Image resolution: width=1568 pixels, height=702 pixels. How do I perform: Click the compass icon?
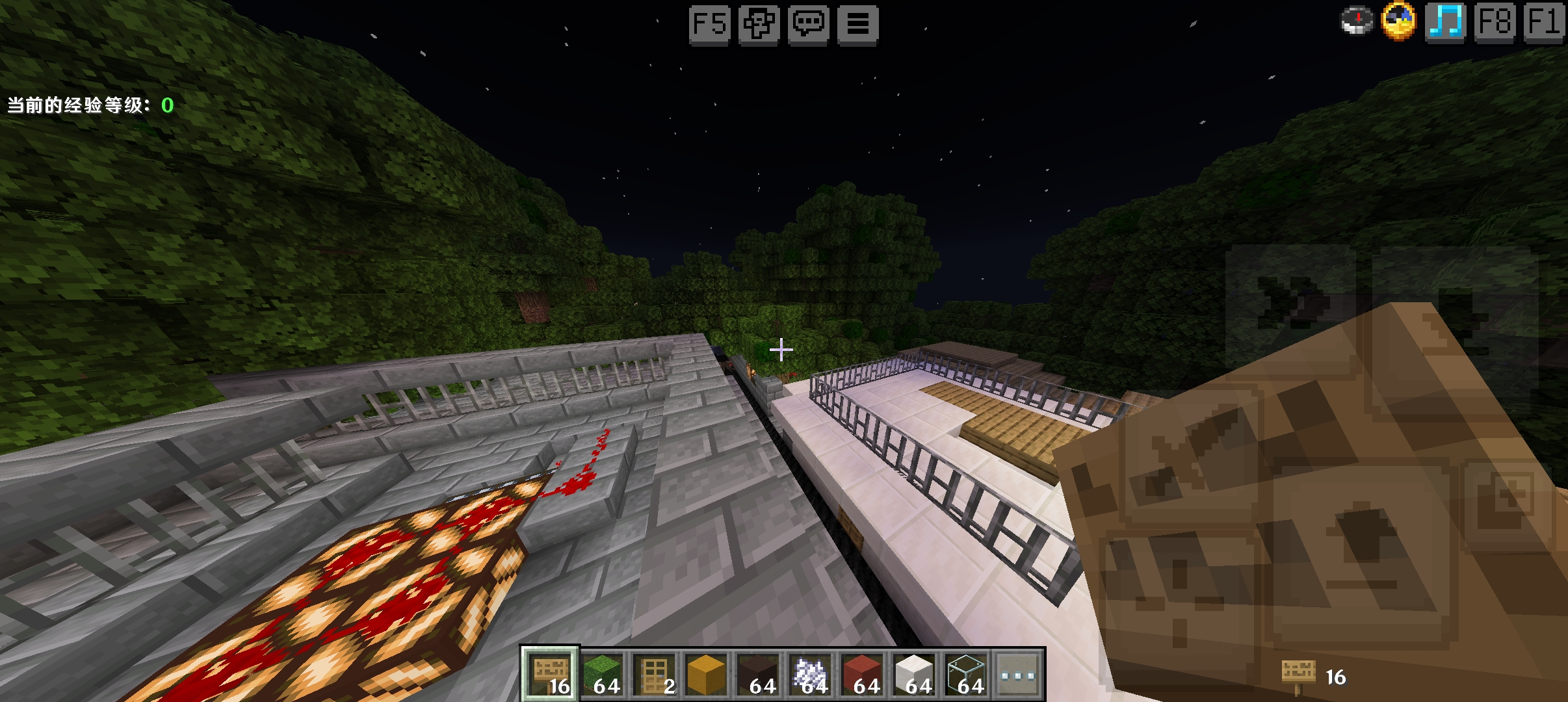(x=1357, y=21)
